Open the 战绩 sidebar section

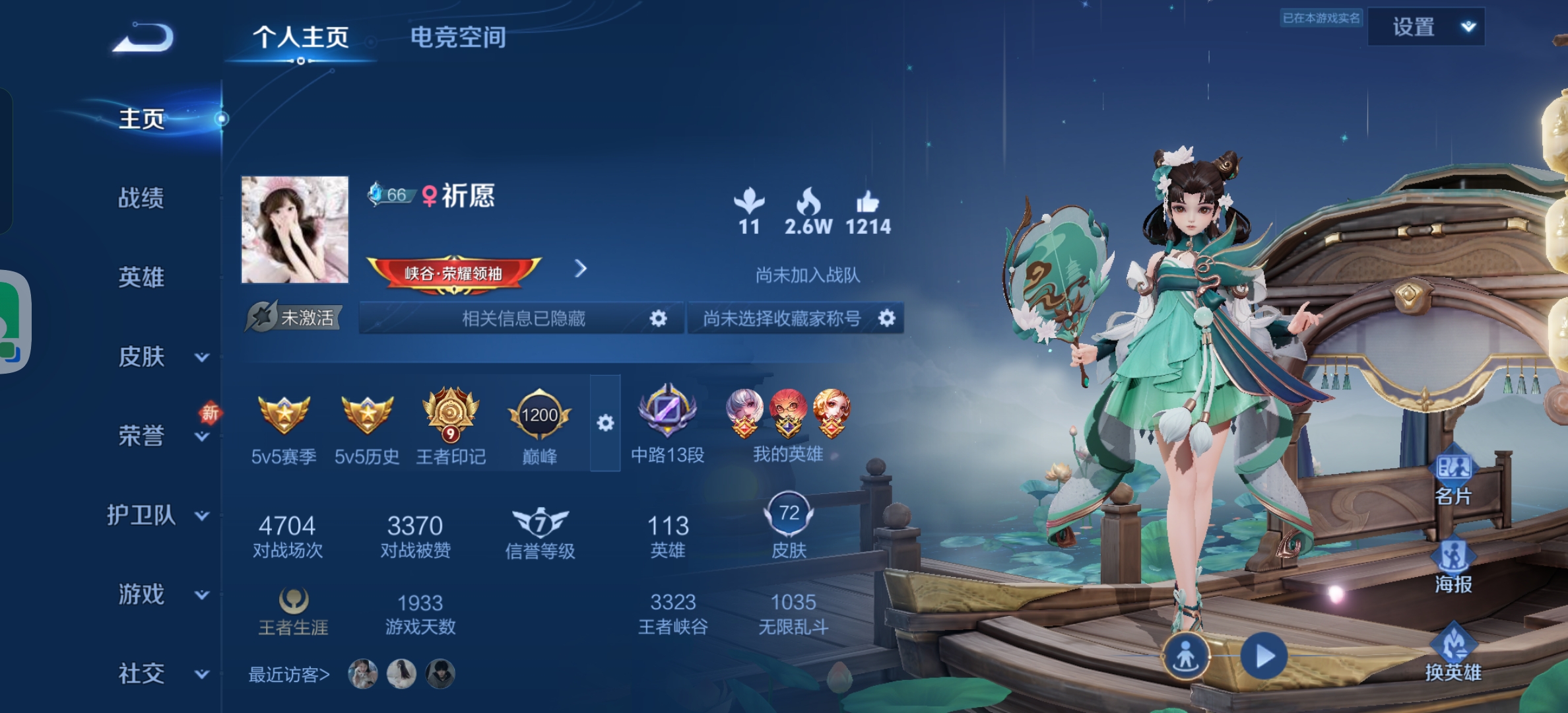click(x=141, y=198)
